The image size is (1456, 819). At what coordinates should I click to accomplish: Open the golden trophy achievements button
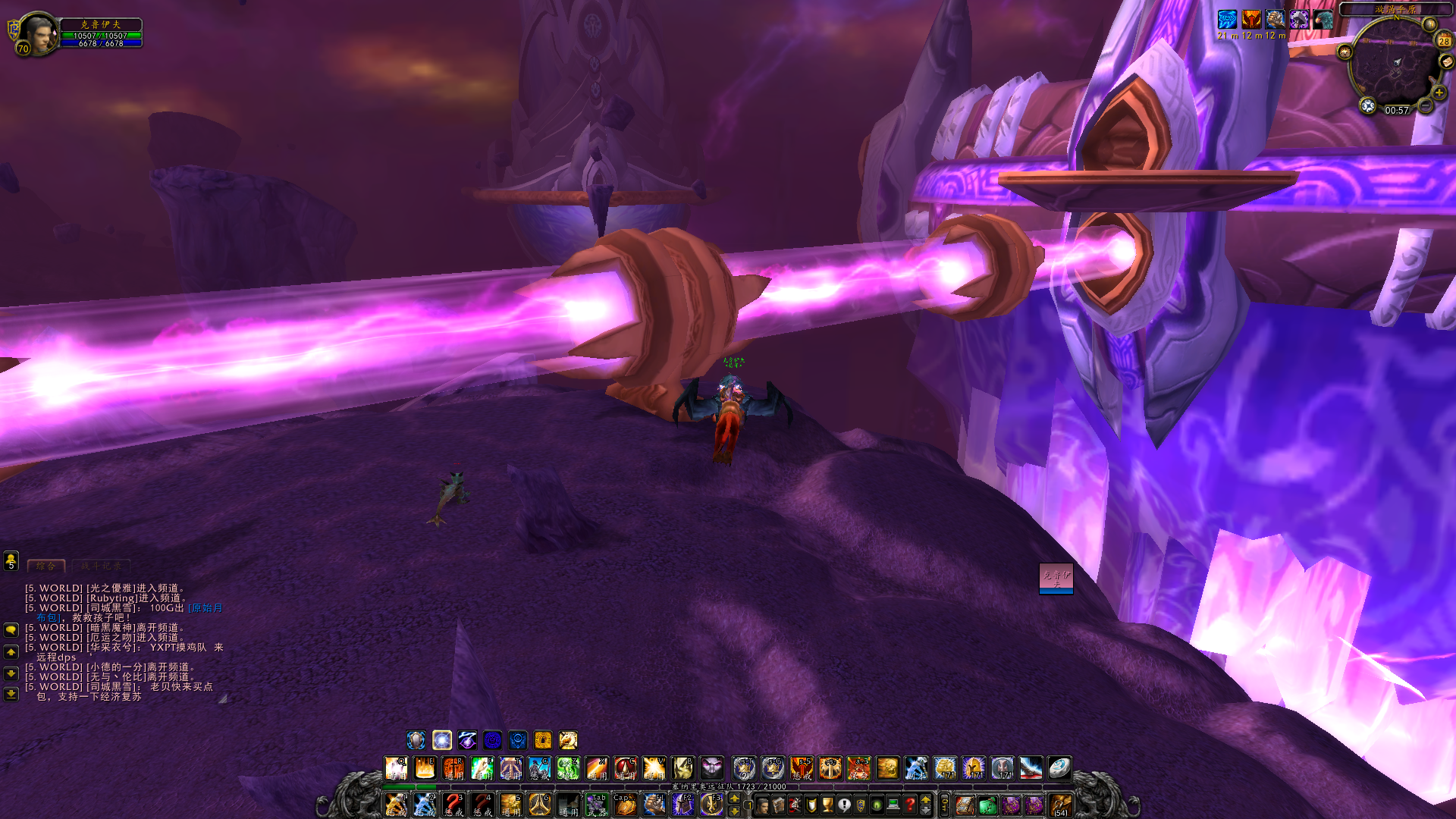[827, 805]
